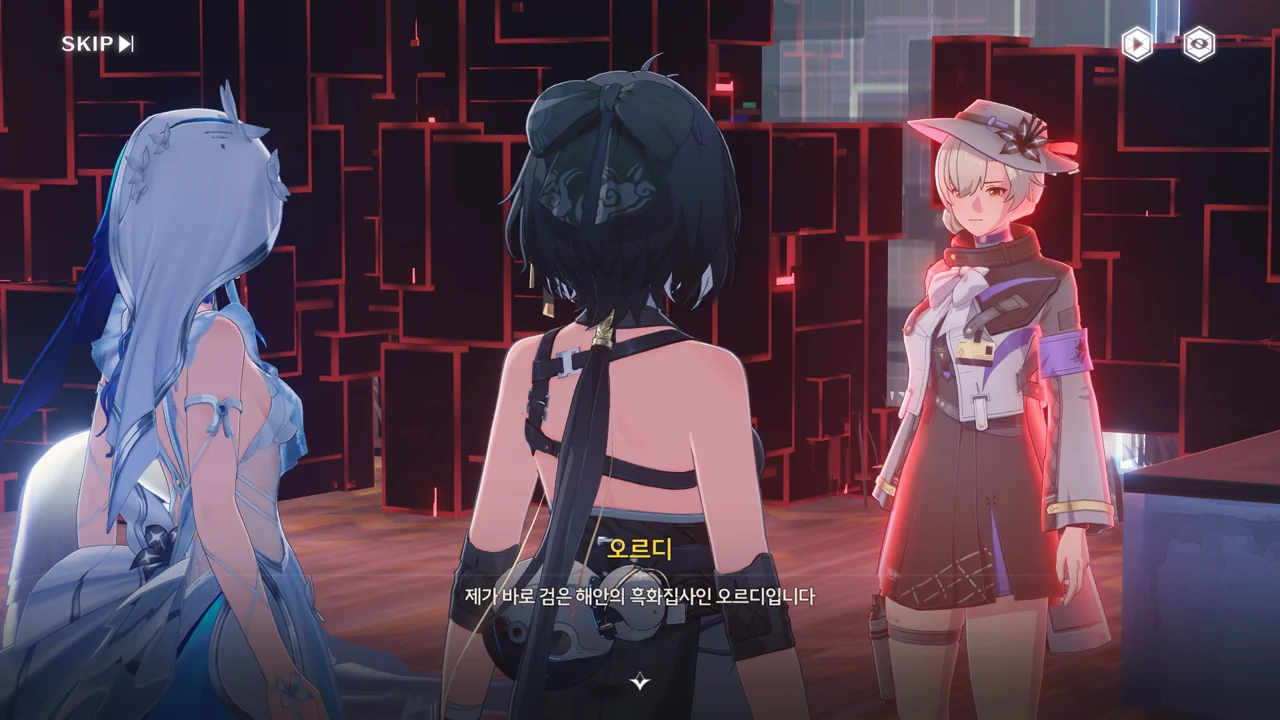Hide the dialogue interface with the eye icon

(x=1199, y=44)
